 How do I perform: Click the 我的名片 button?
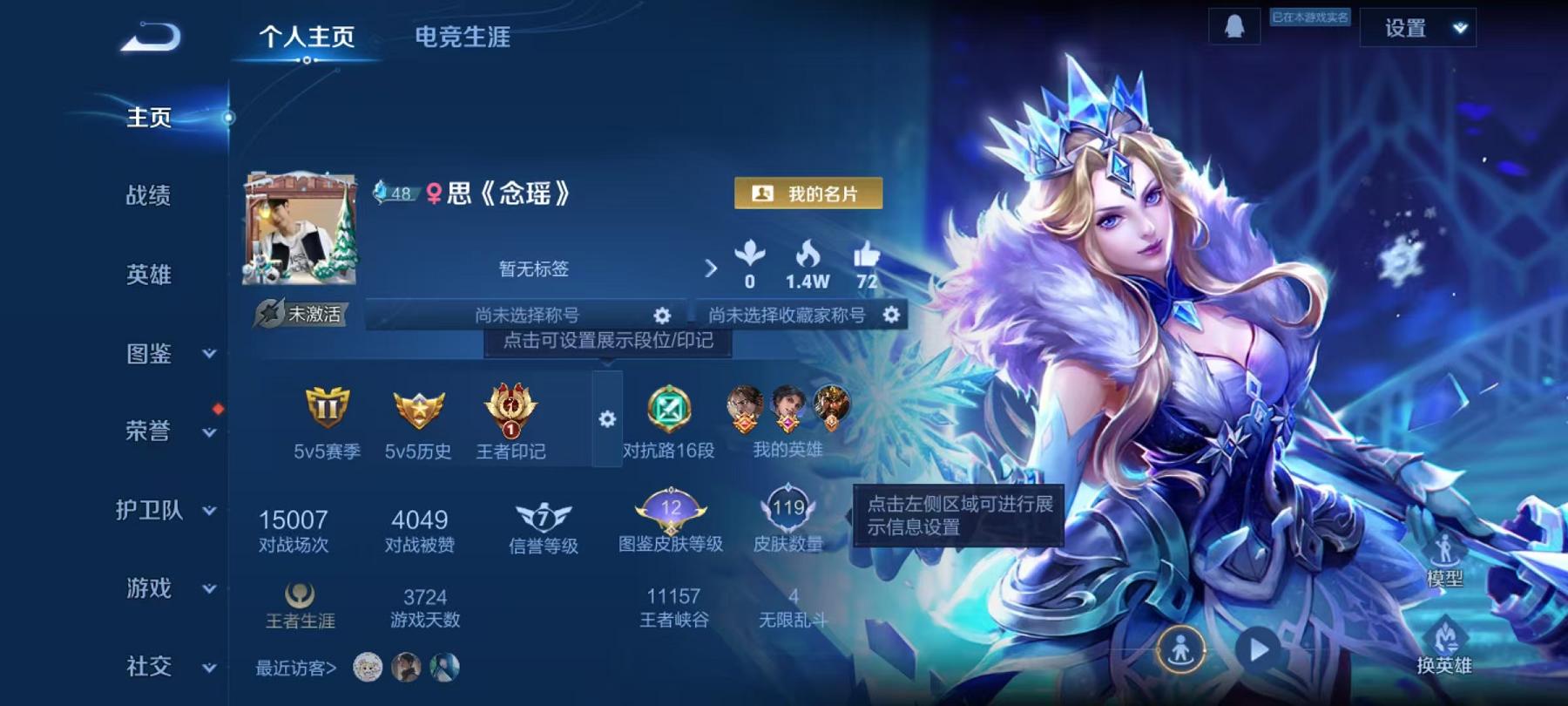click(x=808, y=194)
